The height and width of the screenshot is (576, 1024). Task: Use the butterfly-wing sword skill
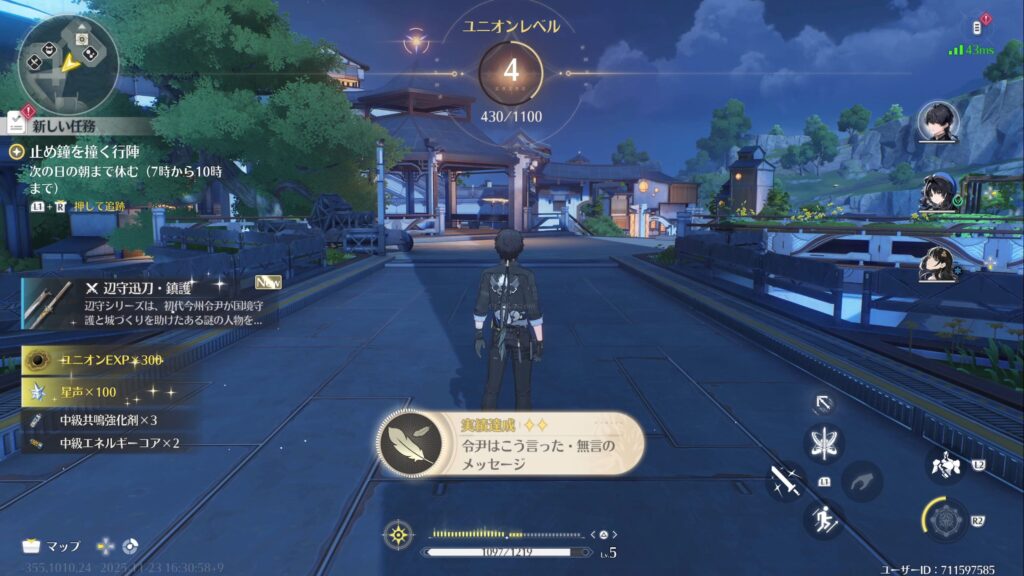826,443
